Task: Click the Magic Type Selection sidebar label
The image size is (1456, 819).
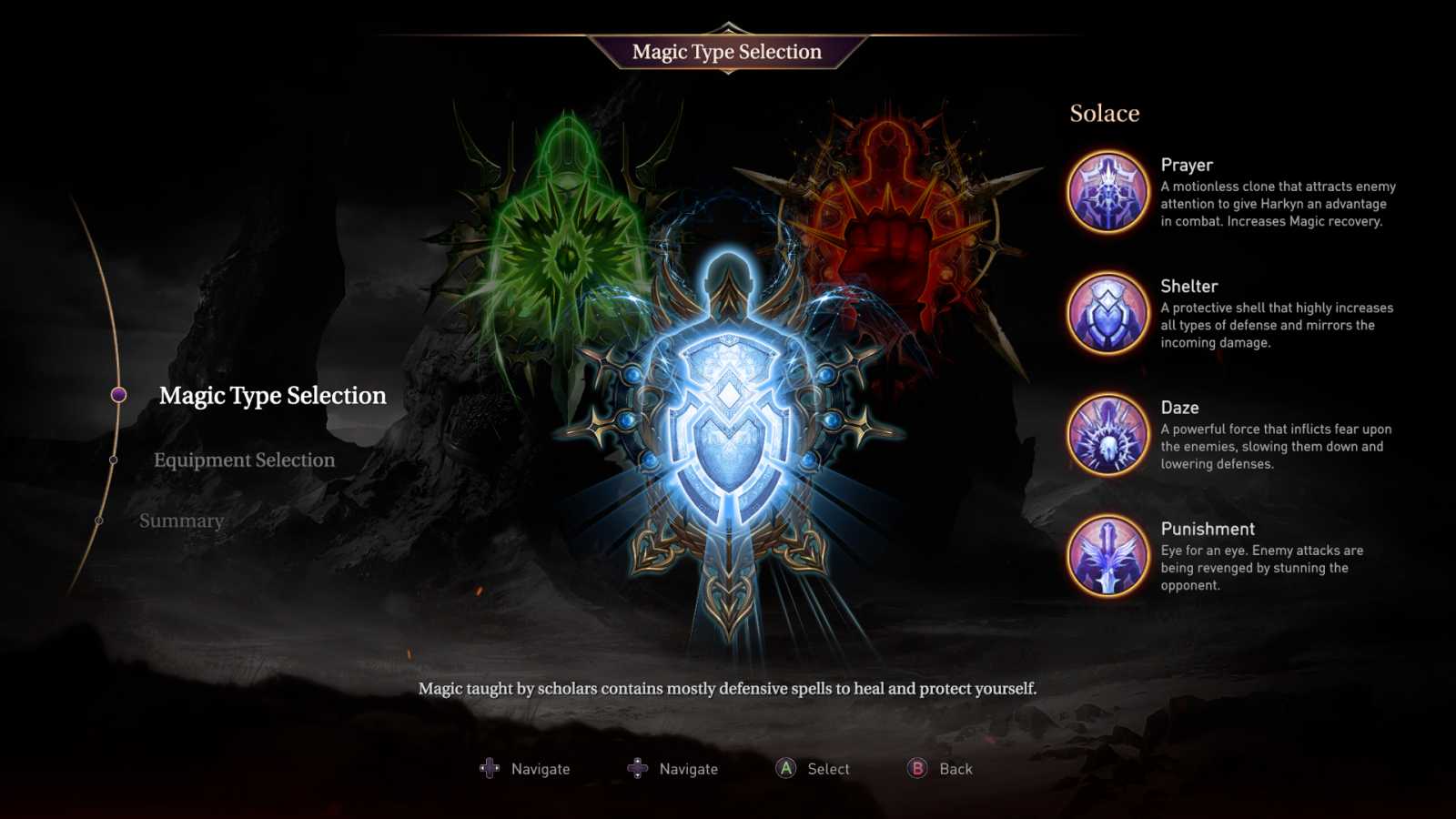Action: [272, 396]
